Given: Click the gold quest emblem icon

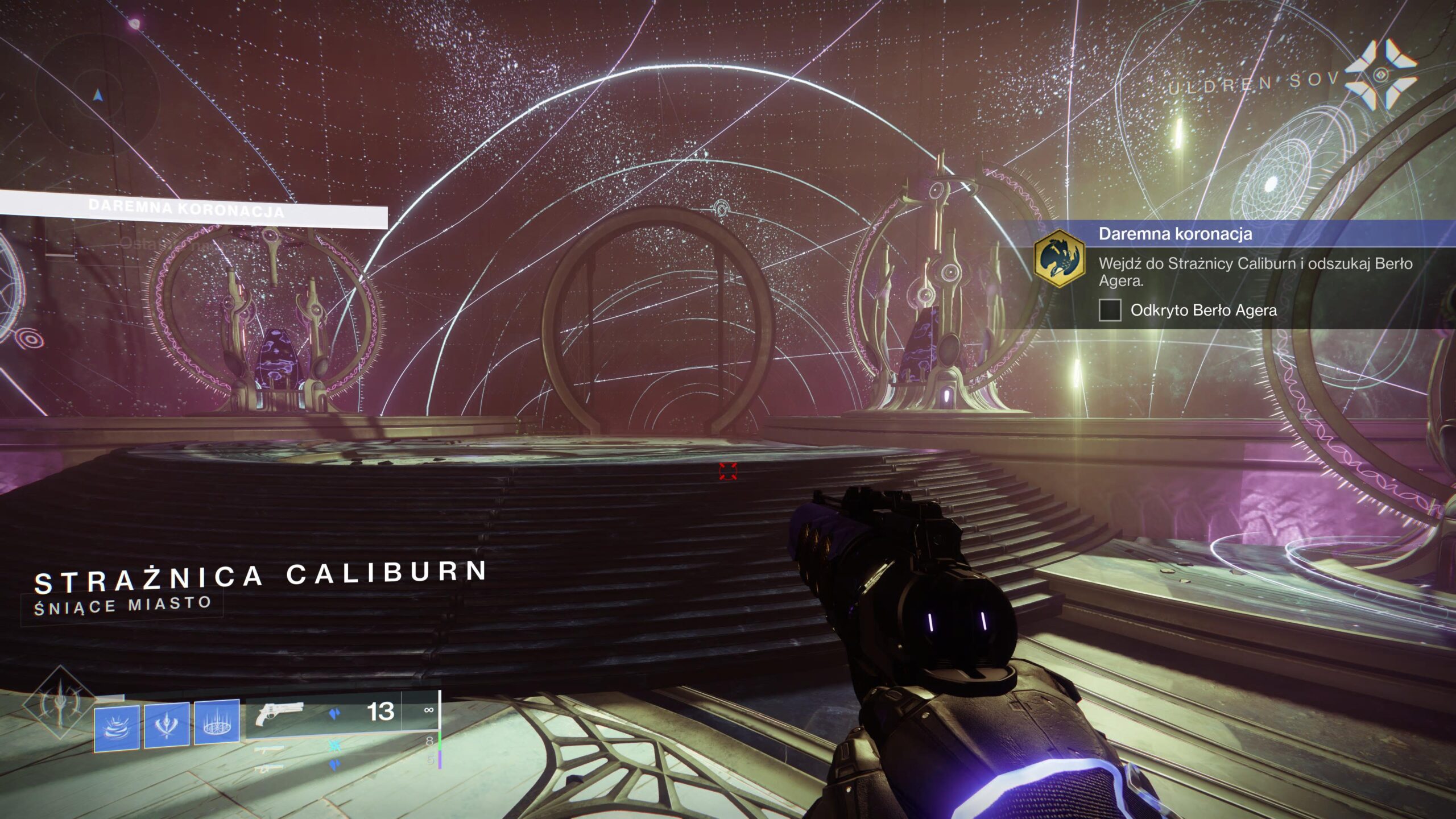Looking at the screenshot, I should [1059, 259].
